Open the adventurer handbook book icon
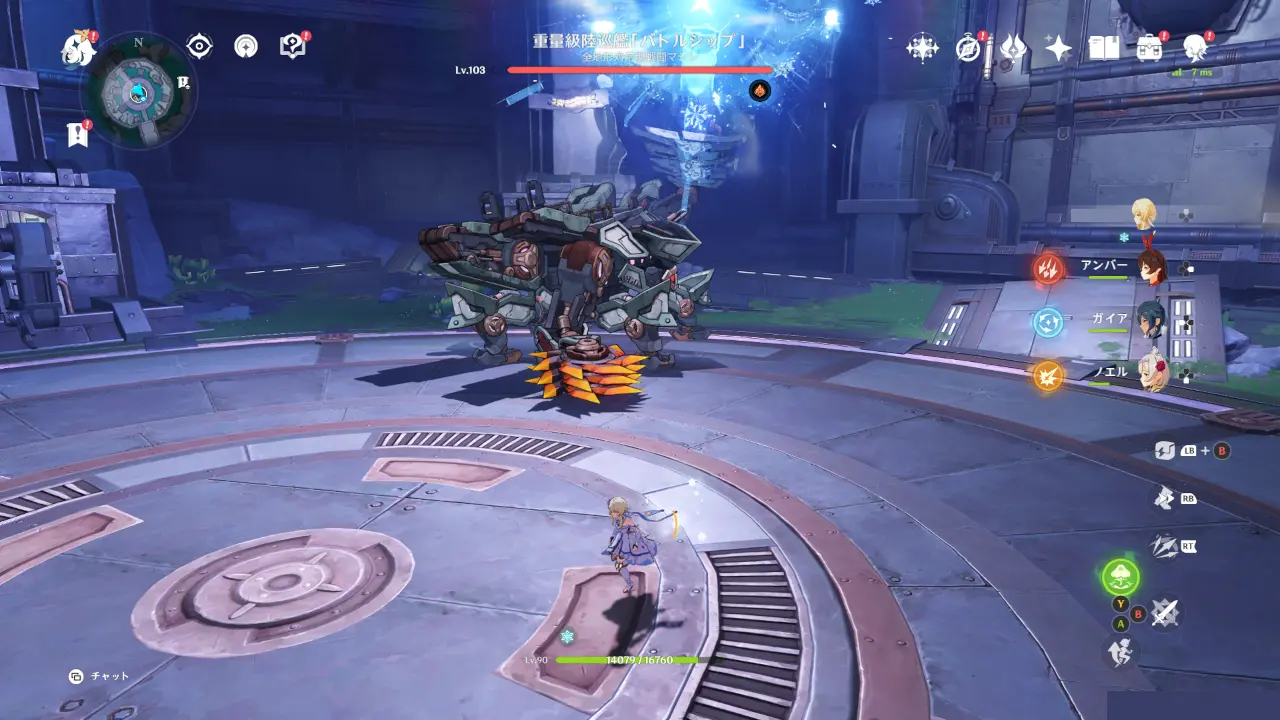1280x720 pixels. (1104, 47)
